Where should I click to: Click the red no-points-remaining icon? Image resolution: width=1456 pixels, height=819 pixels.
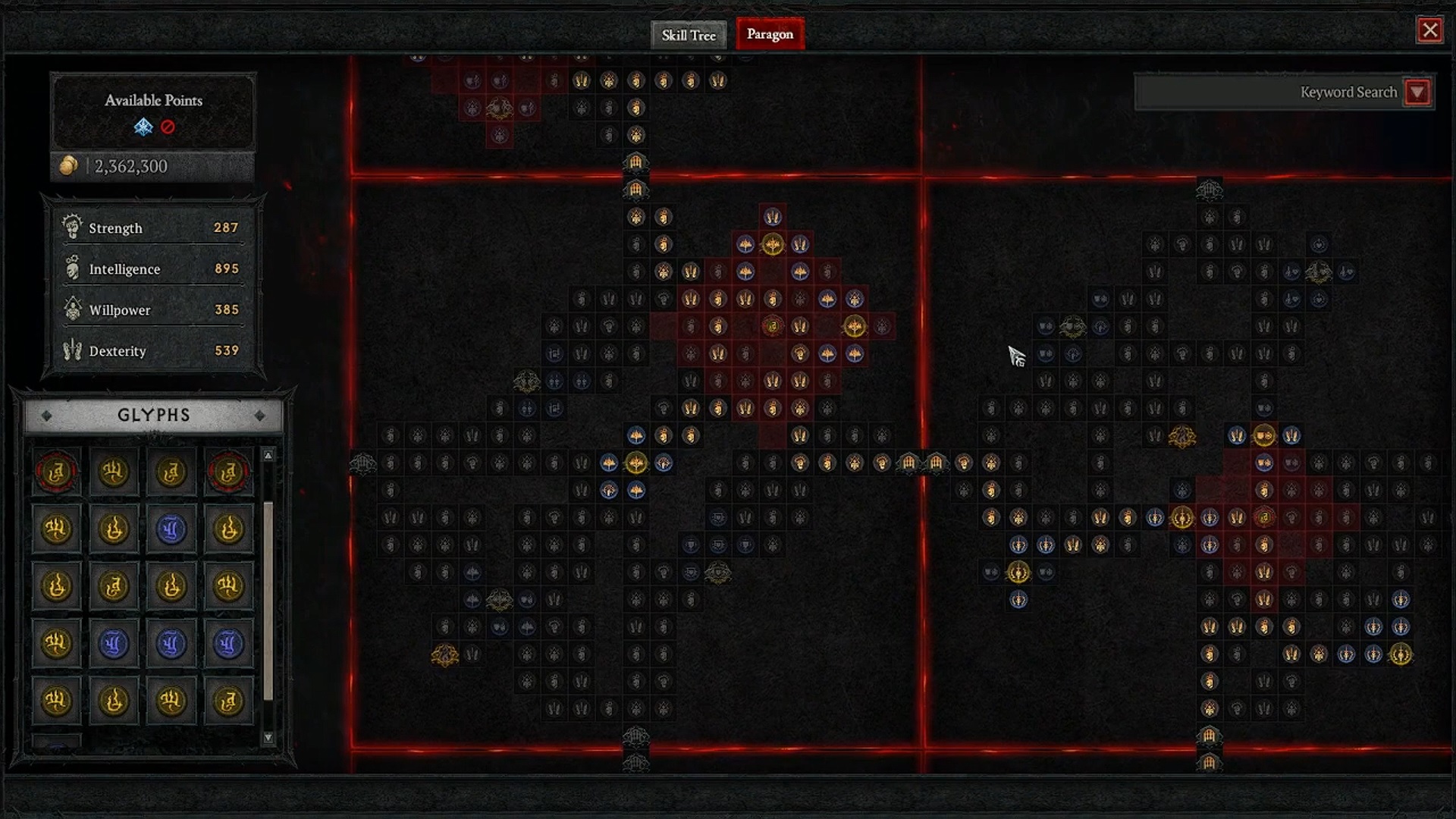click(167, 127)
